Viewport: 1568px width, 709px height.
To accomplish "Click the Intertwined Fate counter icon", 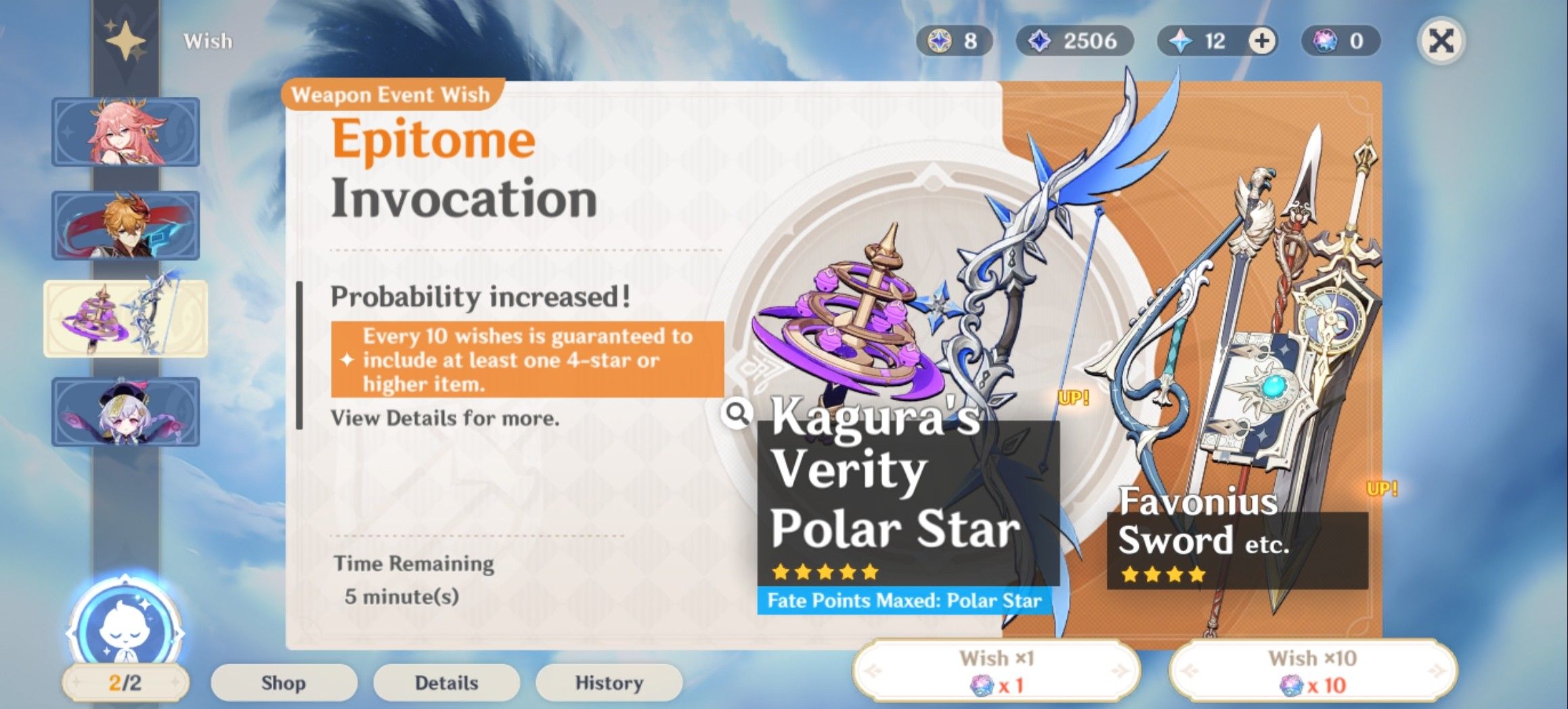I will pos(1181,41).
